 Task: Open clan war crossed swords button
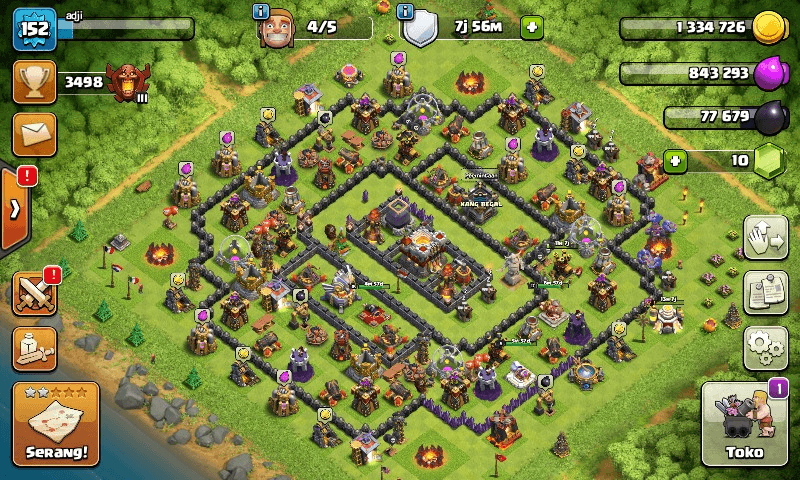(x=33, y=293)
